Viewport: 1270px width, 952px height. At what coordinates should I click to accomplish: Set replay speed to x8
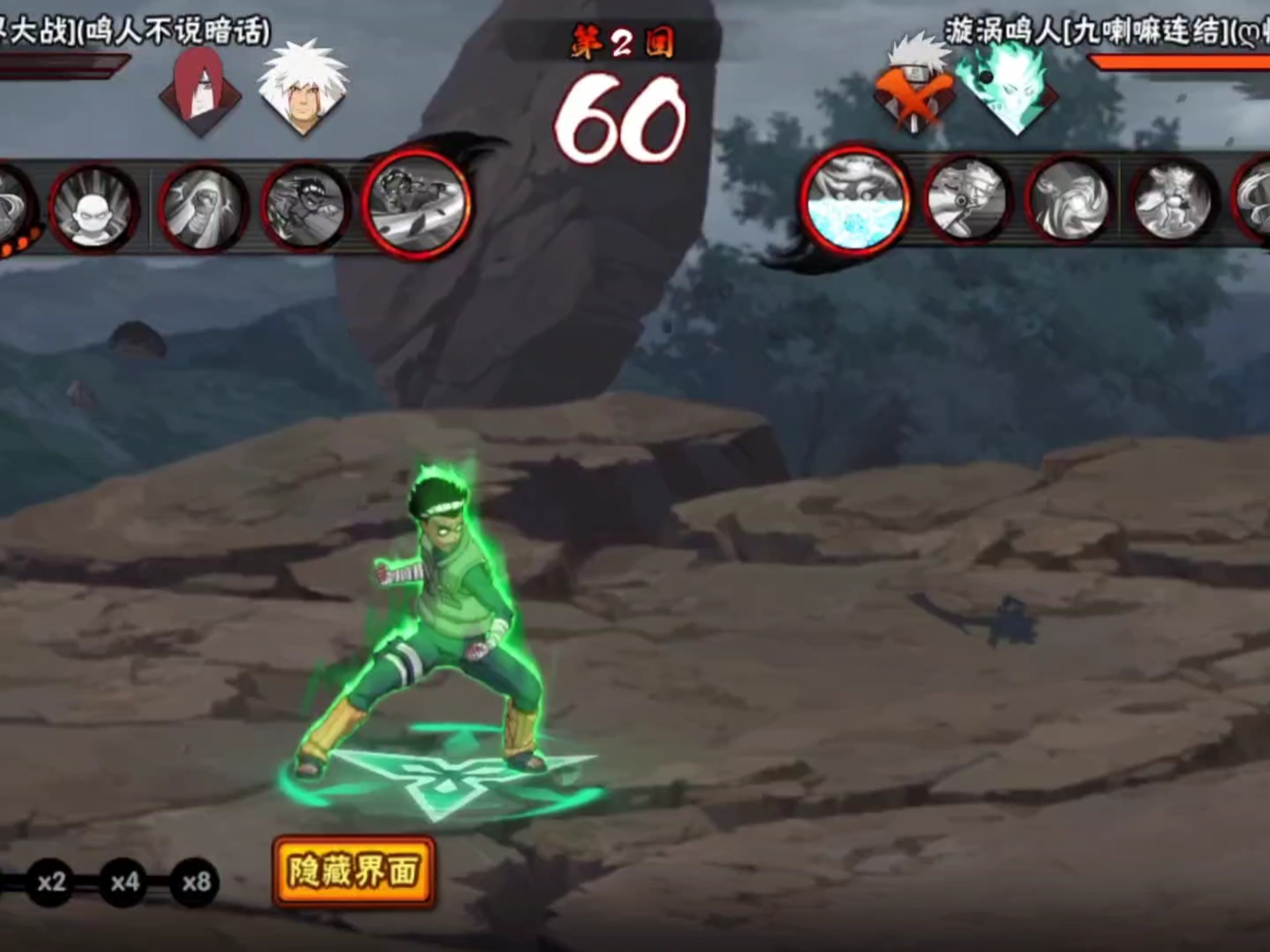pos(196,882)
